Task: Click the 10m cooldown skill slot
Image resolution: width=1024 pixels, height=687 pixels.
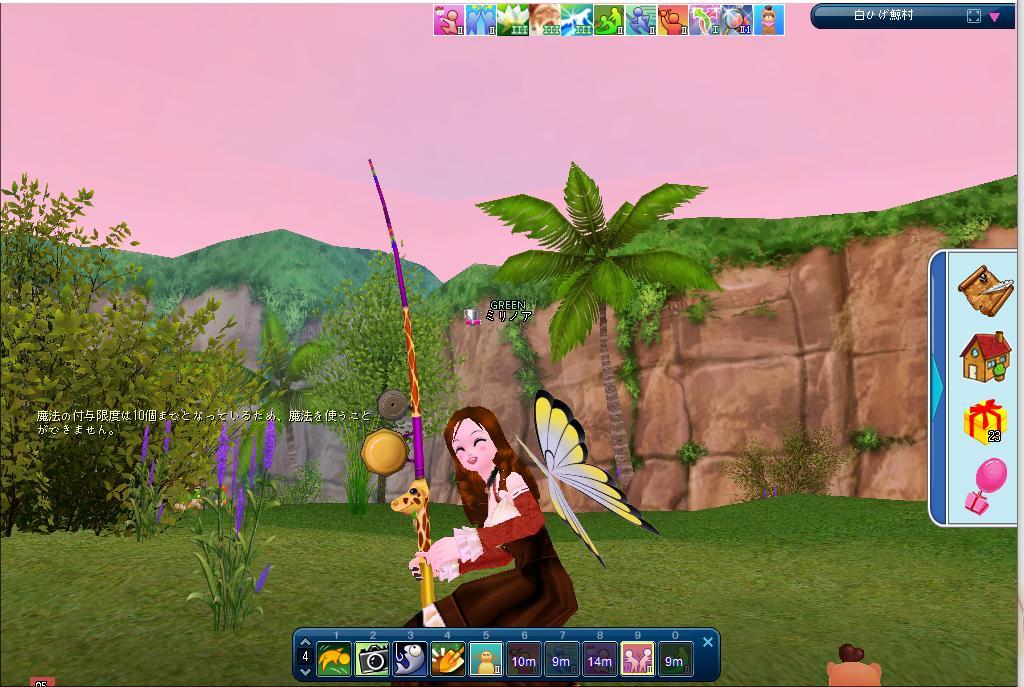Action: pyautogui.click(x=523, y=660)
